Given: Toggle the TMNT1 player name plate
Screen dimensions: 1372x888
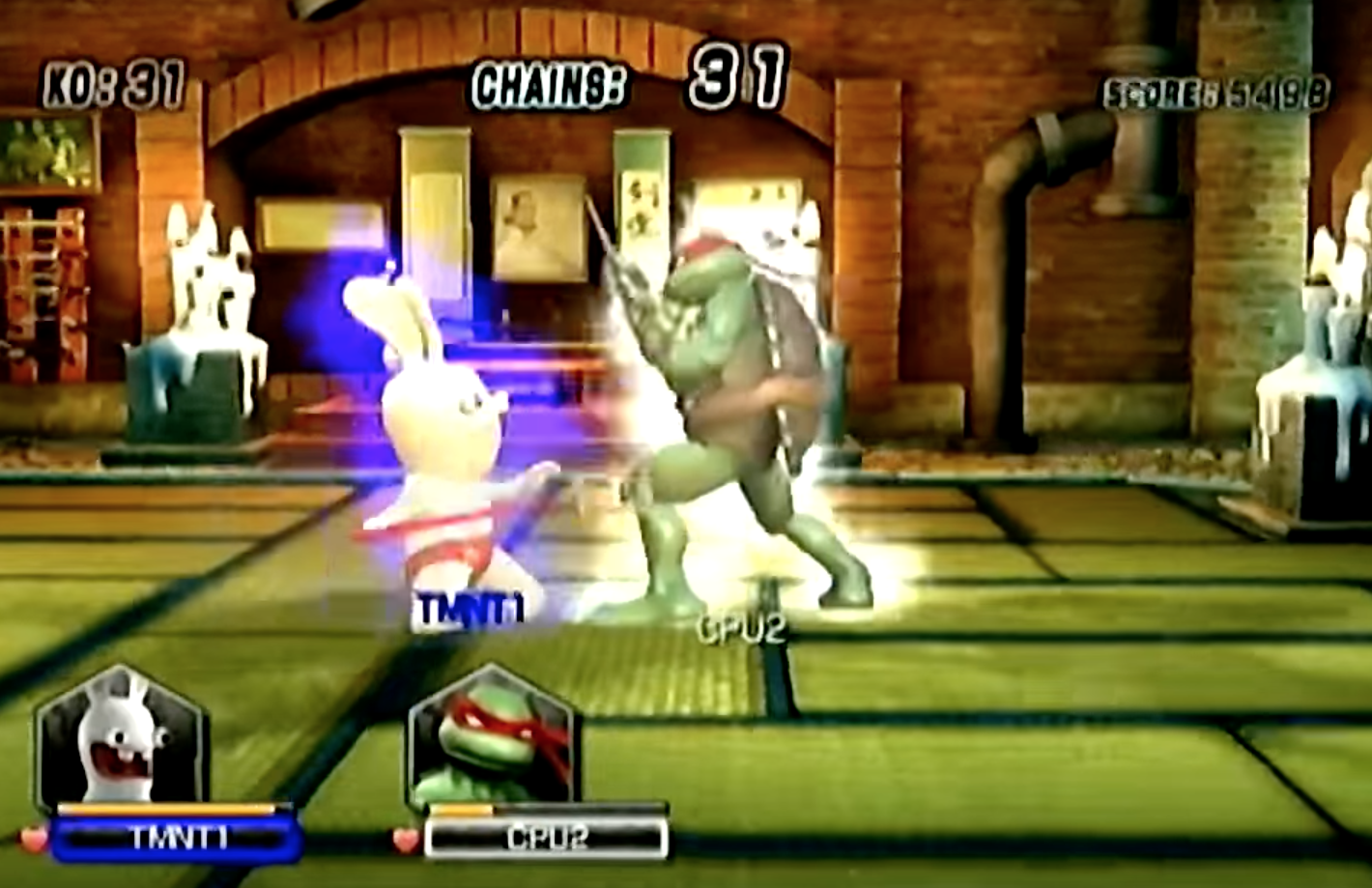Looking at the screenshot, I should pos(179,837).
